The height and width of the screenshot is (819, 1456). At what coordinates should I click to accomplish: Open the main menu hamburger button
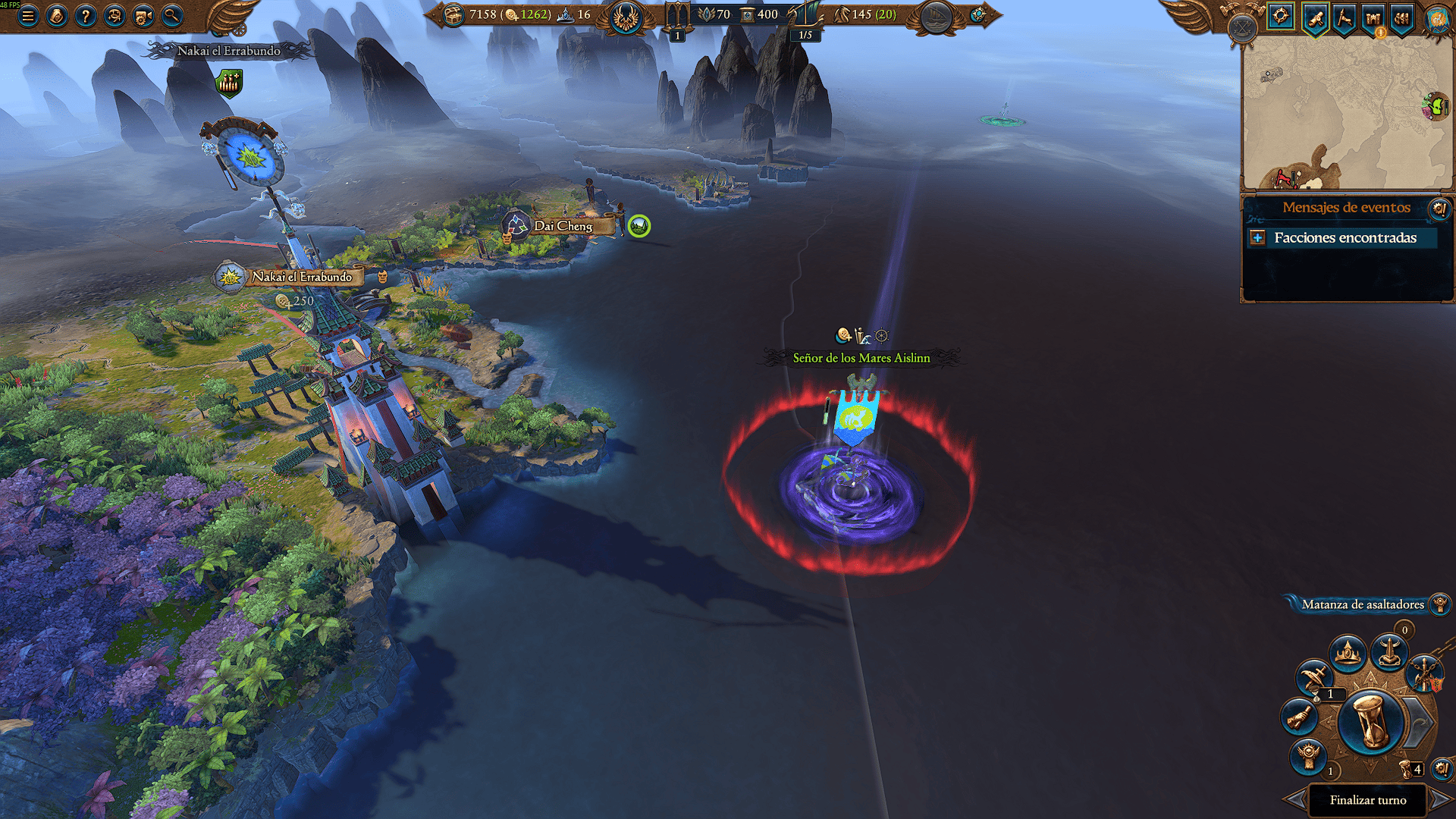click(28, 15)
